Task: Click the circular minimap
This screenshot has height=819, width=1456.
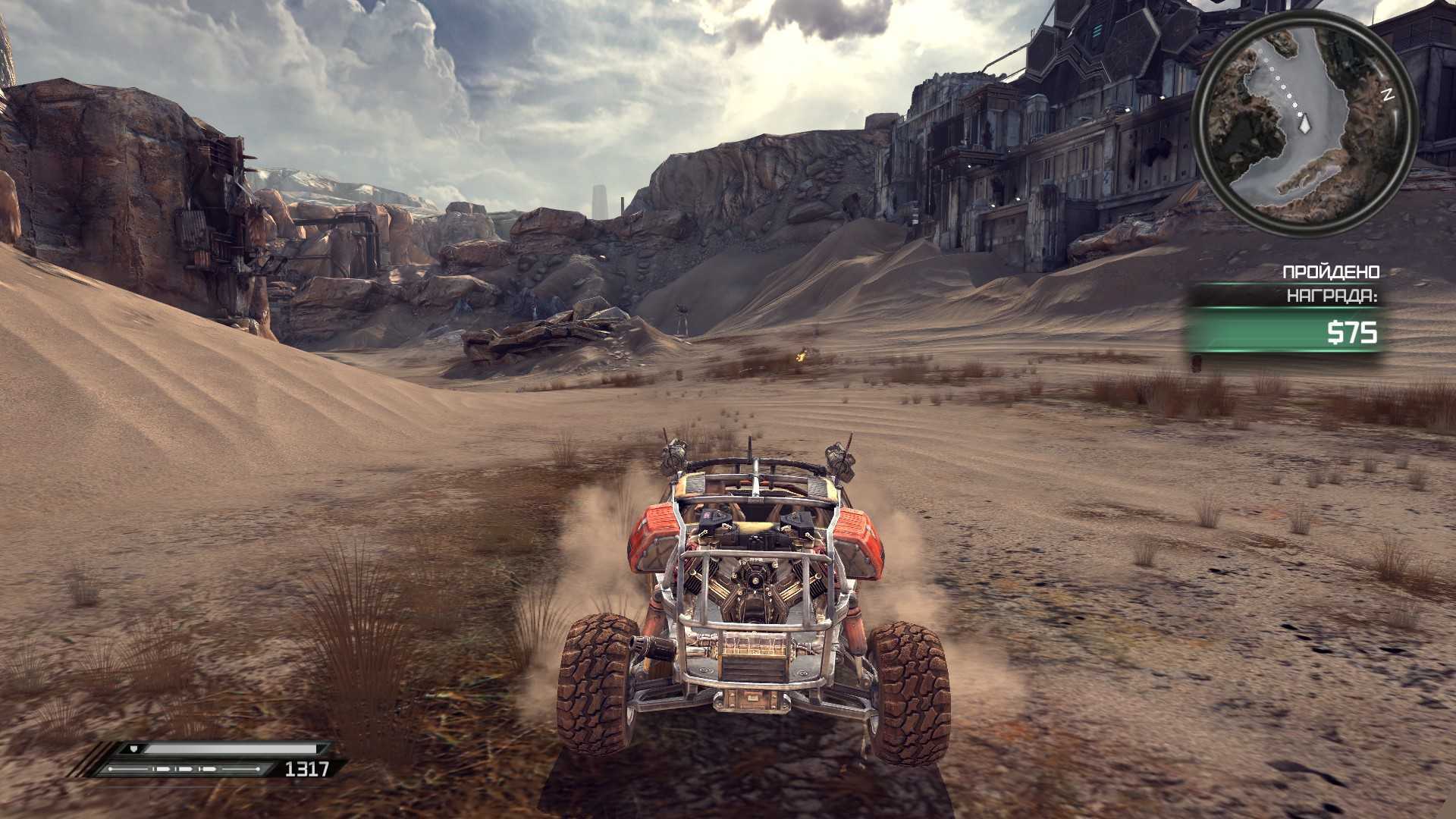Action: coord(1304,120)
